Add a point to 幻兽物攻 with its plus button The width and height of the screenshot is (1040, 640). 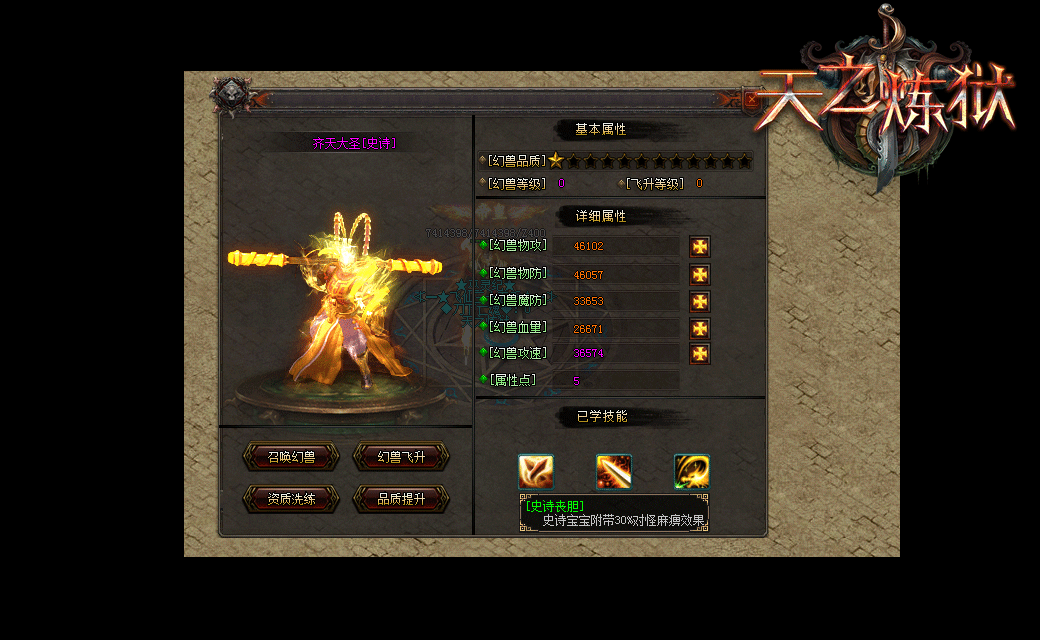[x=700, y=246]
